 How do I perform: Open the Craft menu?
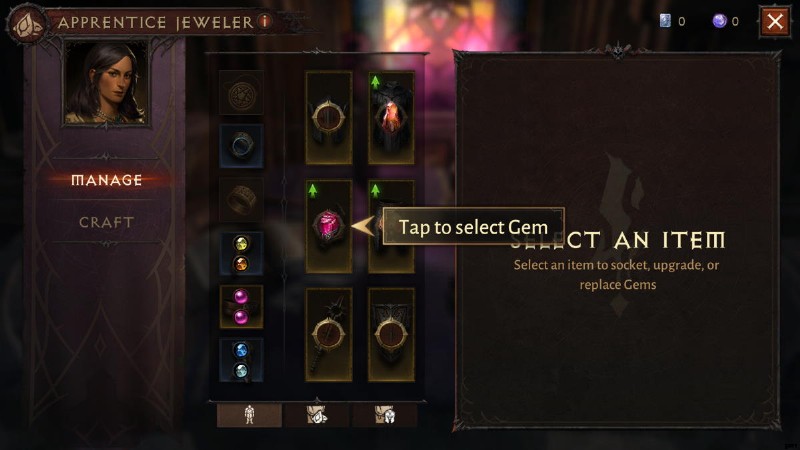107,222
